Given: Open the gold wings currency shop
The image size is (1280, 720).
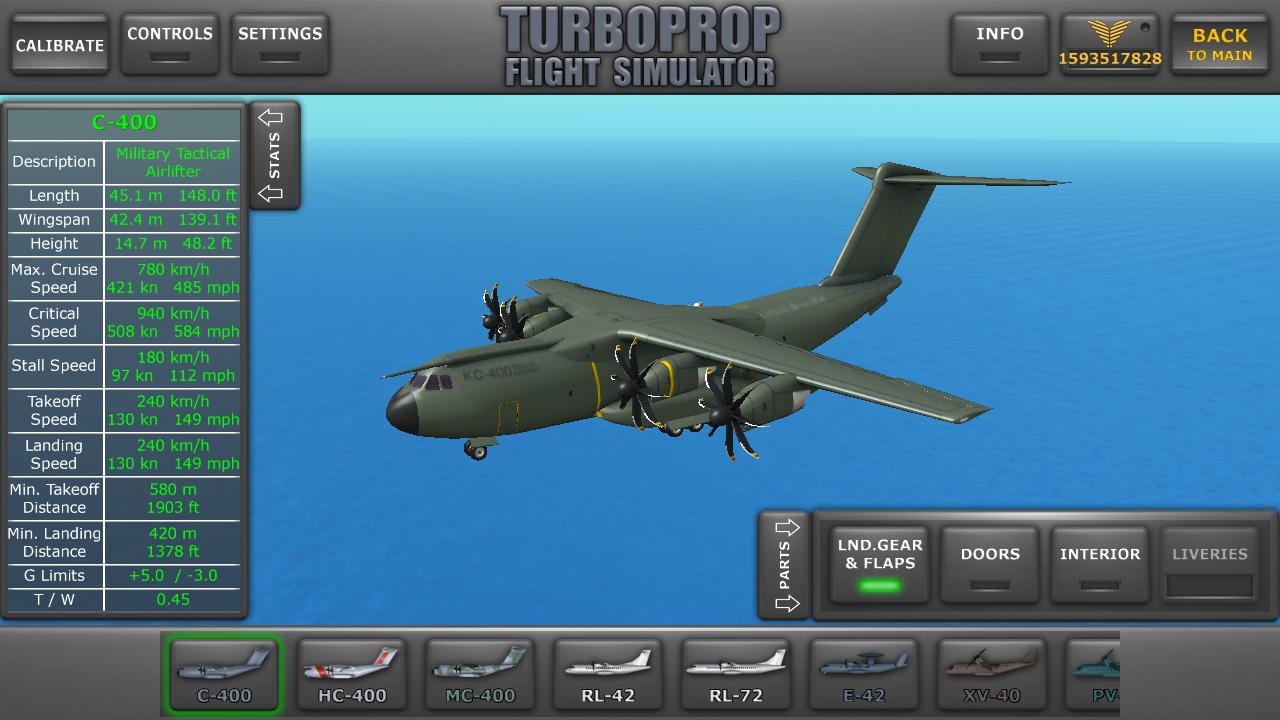Looking at the screenshot, I should pyautogui.click(x=1110, y=45).
